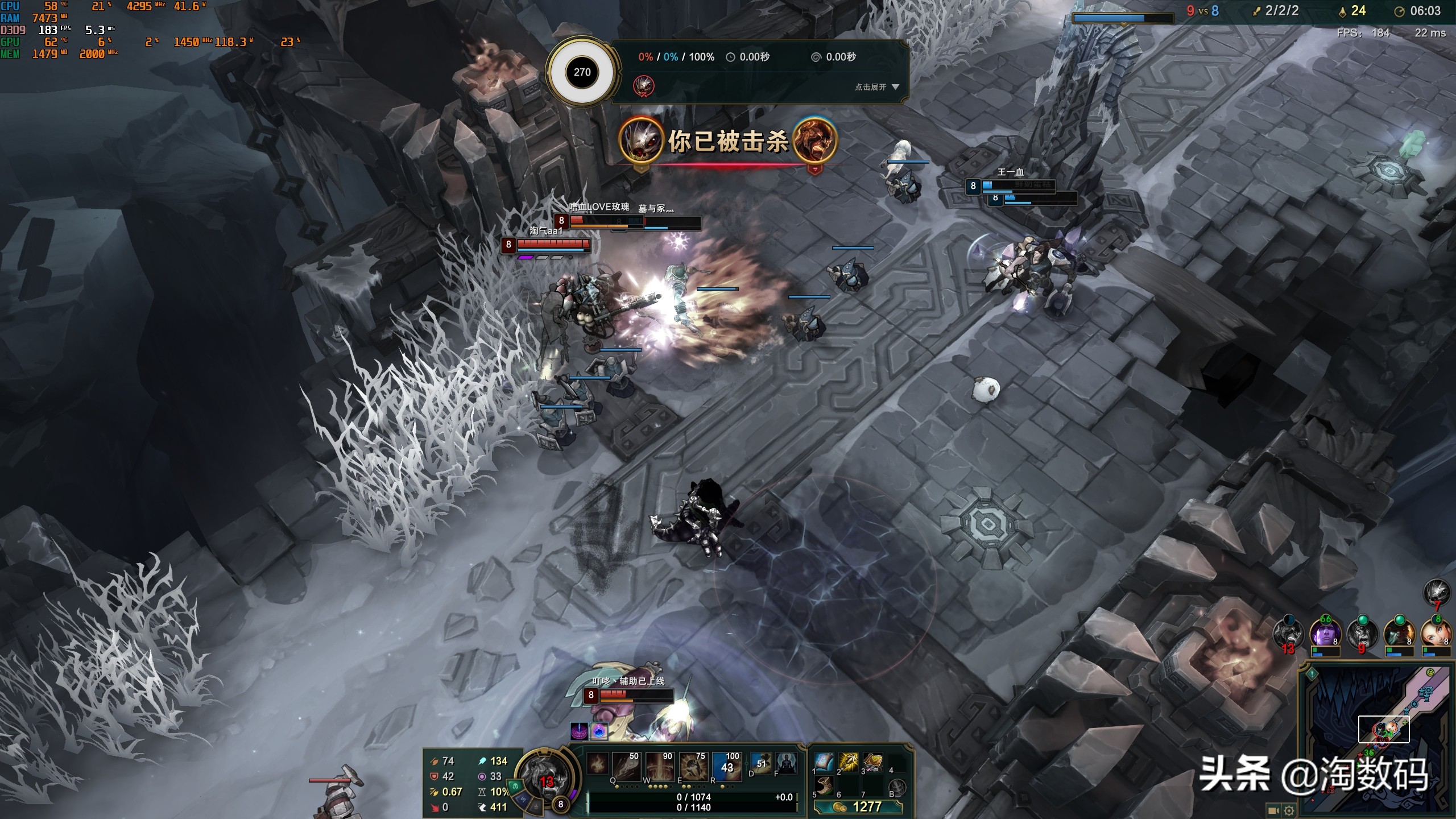The width and height of the screenshot is (1456, 819).
Task: Select the golden item in slot 2
Action: (848, 762)
